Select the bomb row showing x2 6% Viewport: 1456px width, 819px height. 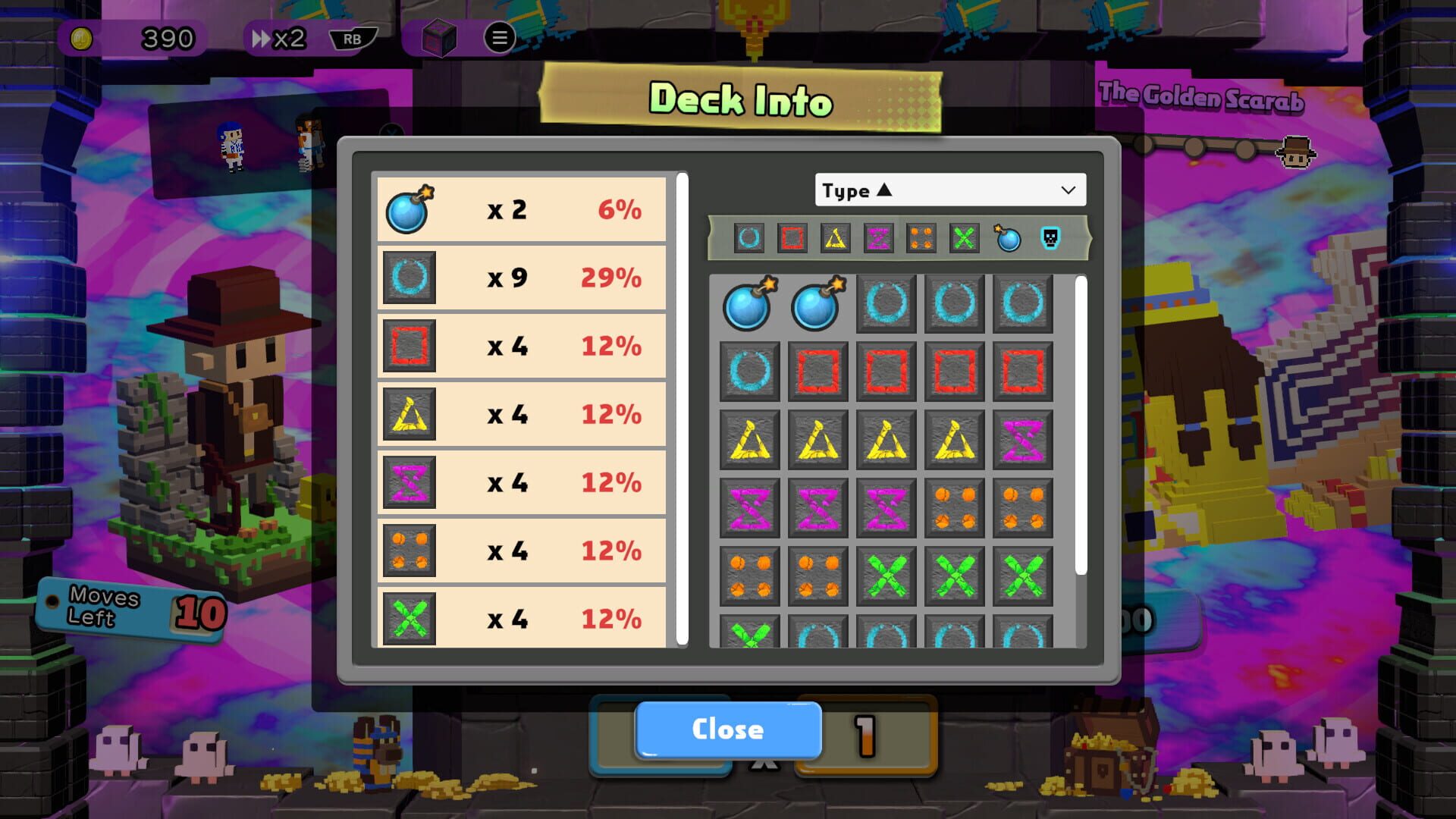point(521,209)
